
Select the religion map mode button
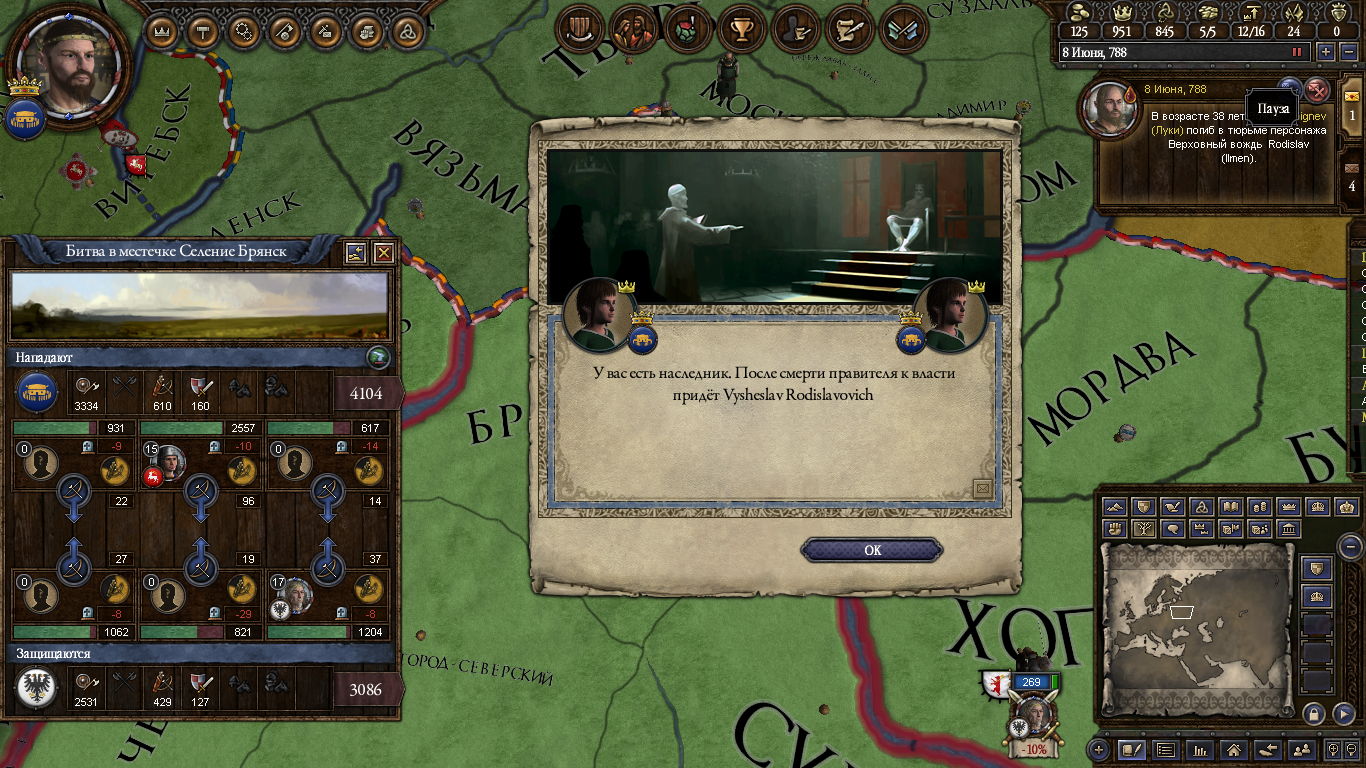(1201, 508)
